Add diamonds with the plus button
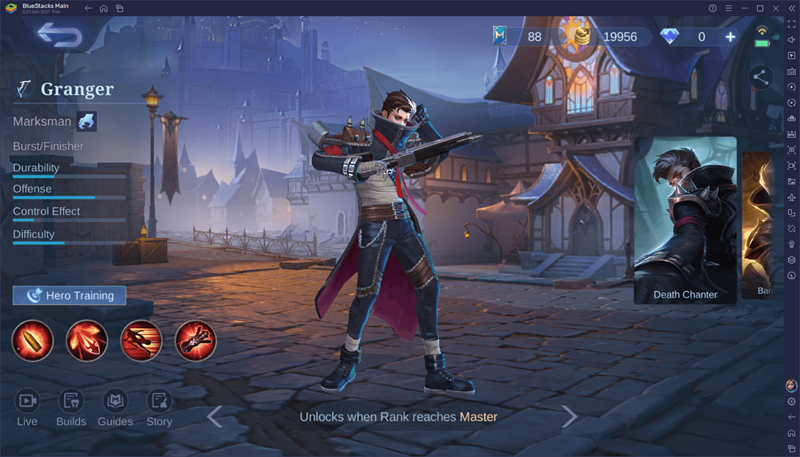800x457 pixels. click(730, 37)
